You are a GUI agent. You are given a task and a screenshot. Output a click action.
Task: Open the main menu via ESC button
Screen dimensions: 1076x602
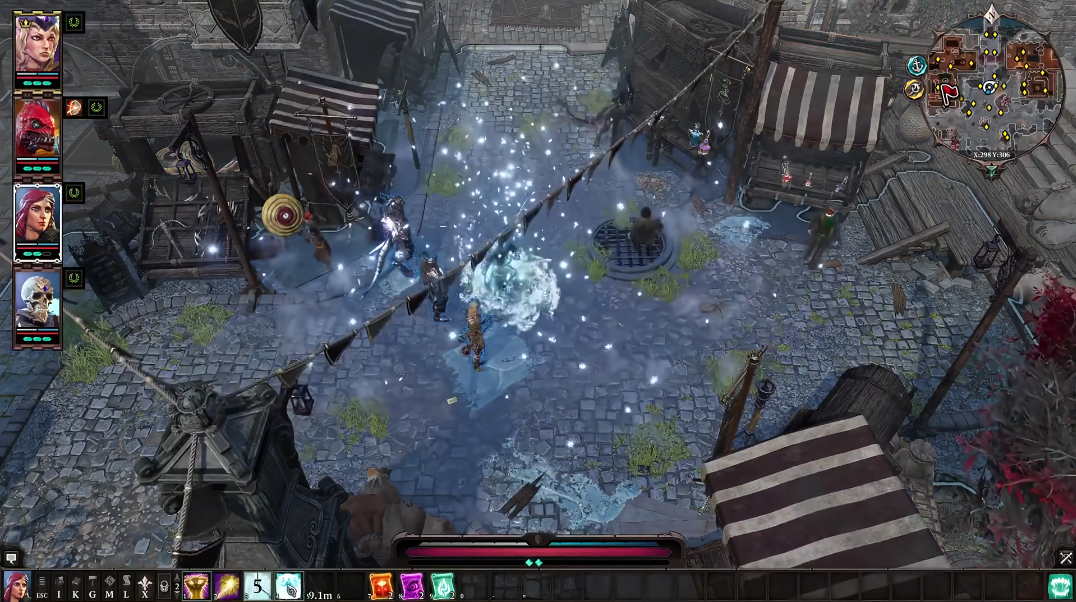(x=41, y=587)
